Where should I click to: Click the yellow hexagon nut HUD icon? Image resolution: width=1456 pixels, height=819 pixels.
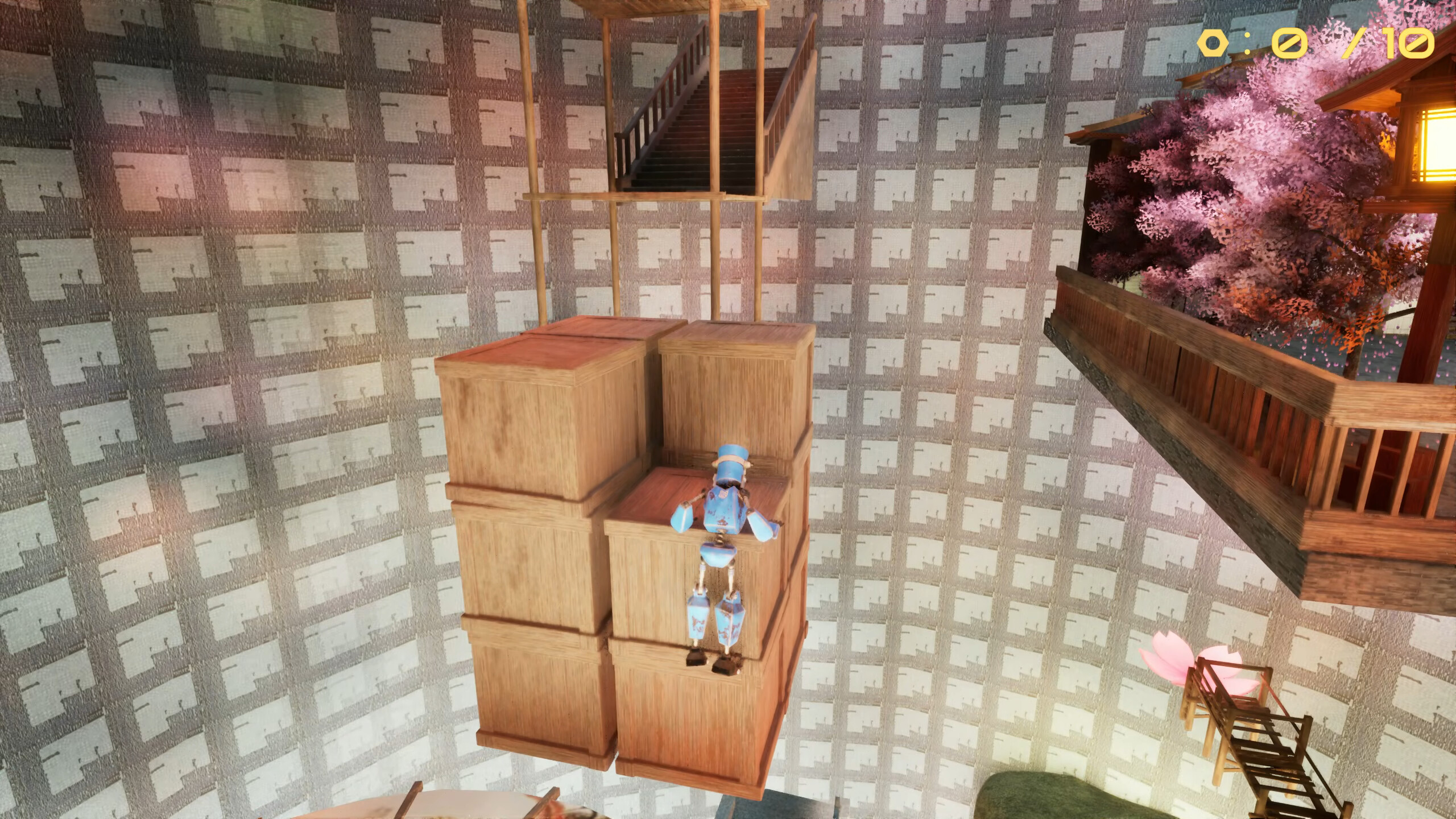coord(1214,42)
